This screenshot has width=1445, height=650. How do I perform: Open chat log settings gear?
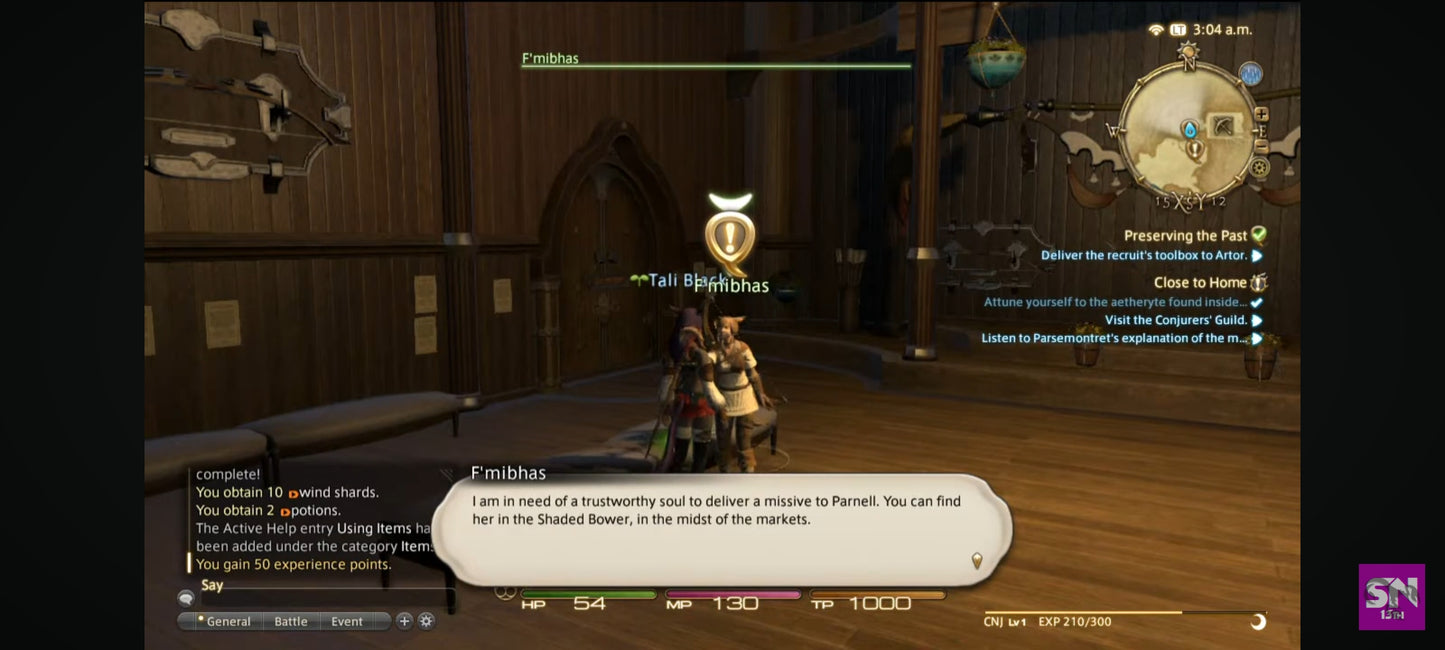point(426,621)
